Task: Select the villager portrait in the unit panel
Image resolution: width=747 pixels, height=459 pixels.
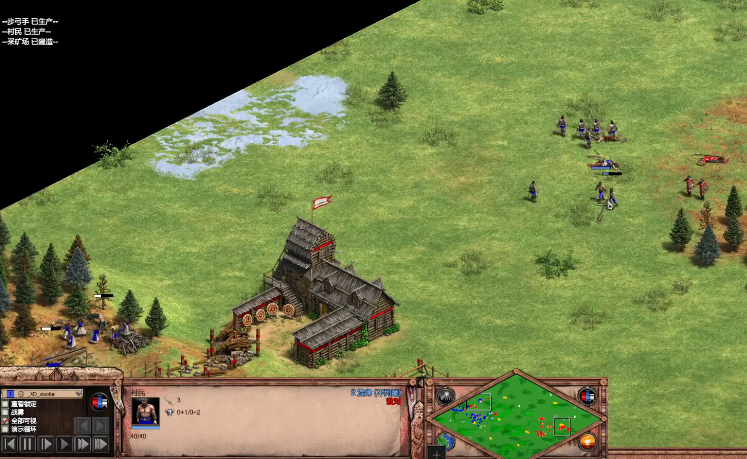Action: pyautogui.click(x=145, y=412)
